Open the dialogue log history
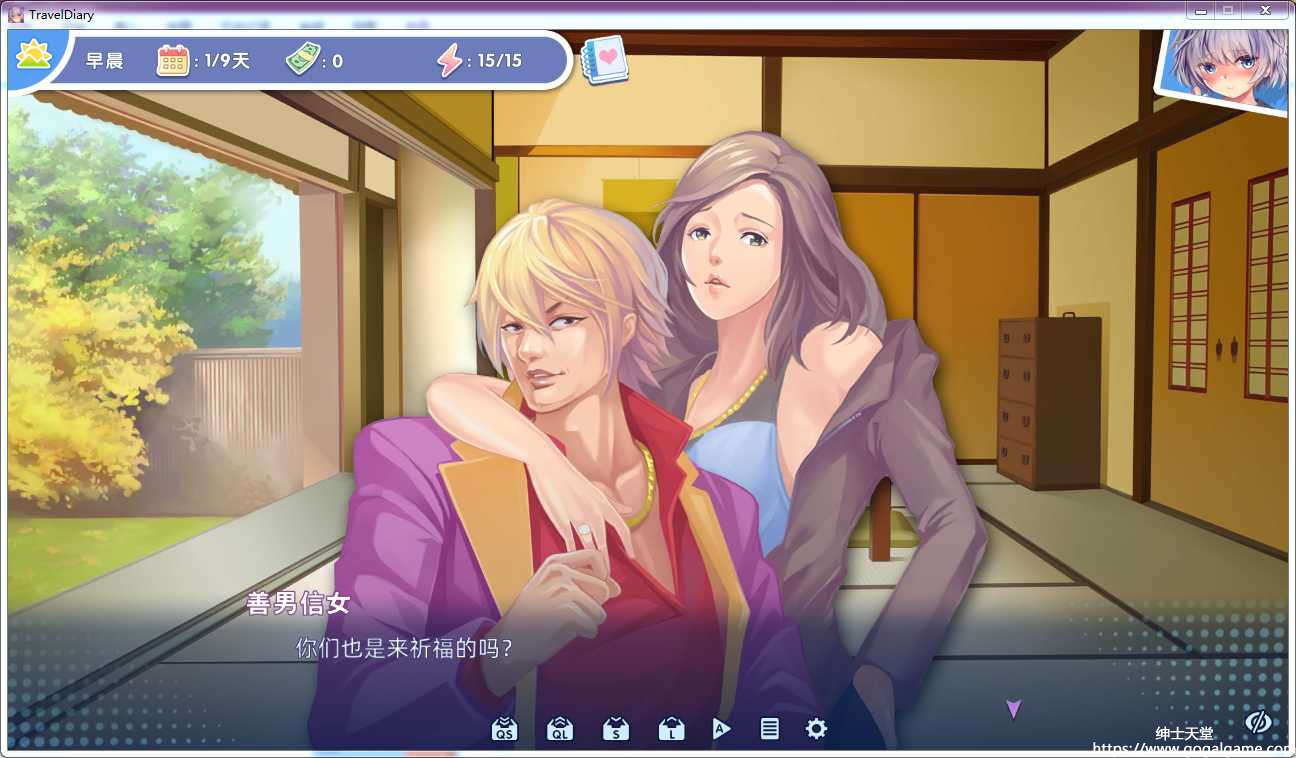Image resolution: width=1296 pixels, height=758 pixels. [x=769, y=729]
